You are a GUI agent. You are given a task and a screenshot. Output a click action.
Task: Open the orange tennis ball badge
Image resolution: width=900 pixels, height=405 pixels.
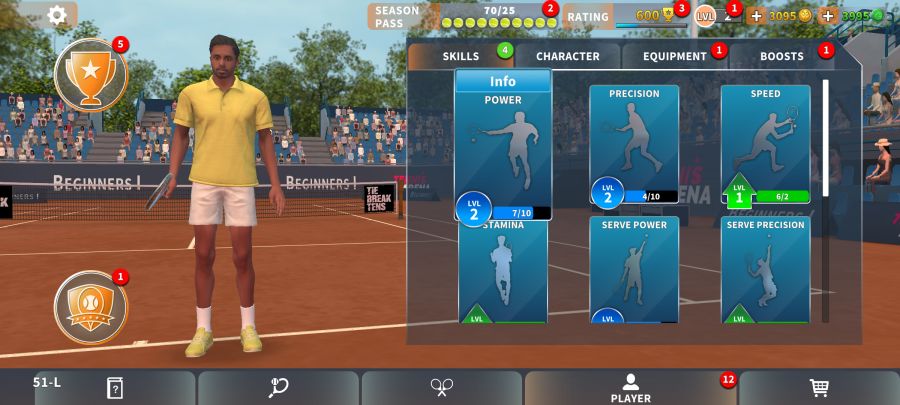90,302
